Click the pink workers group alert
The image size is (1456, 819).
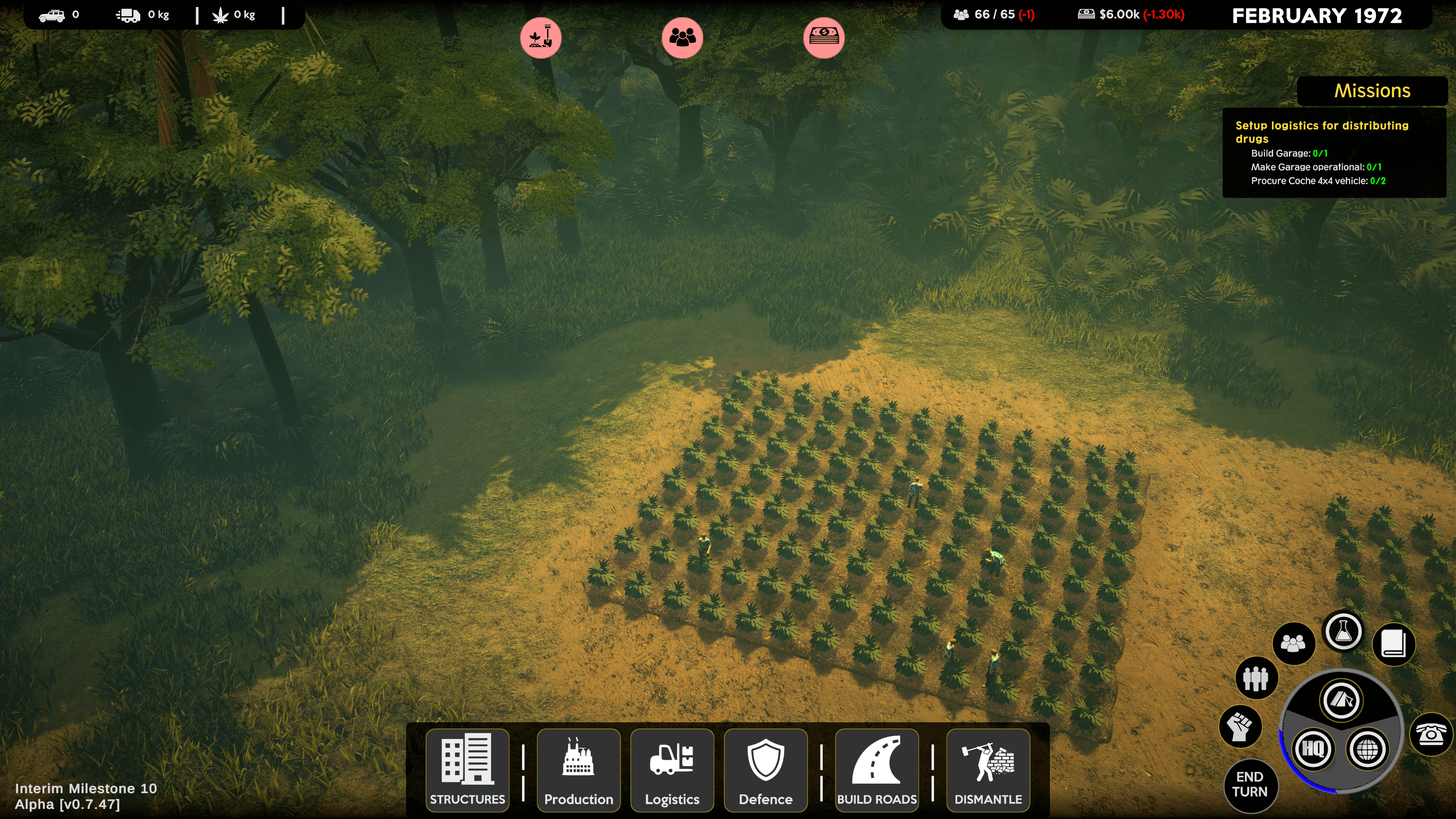coord(682,38)
